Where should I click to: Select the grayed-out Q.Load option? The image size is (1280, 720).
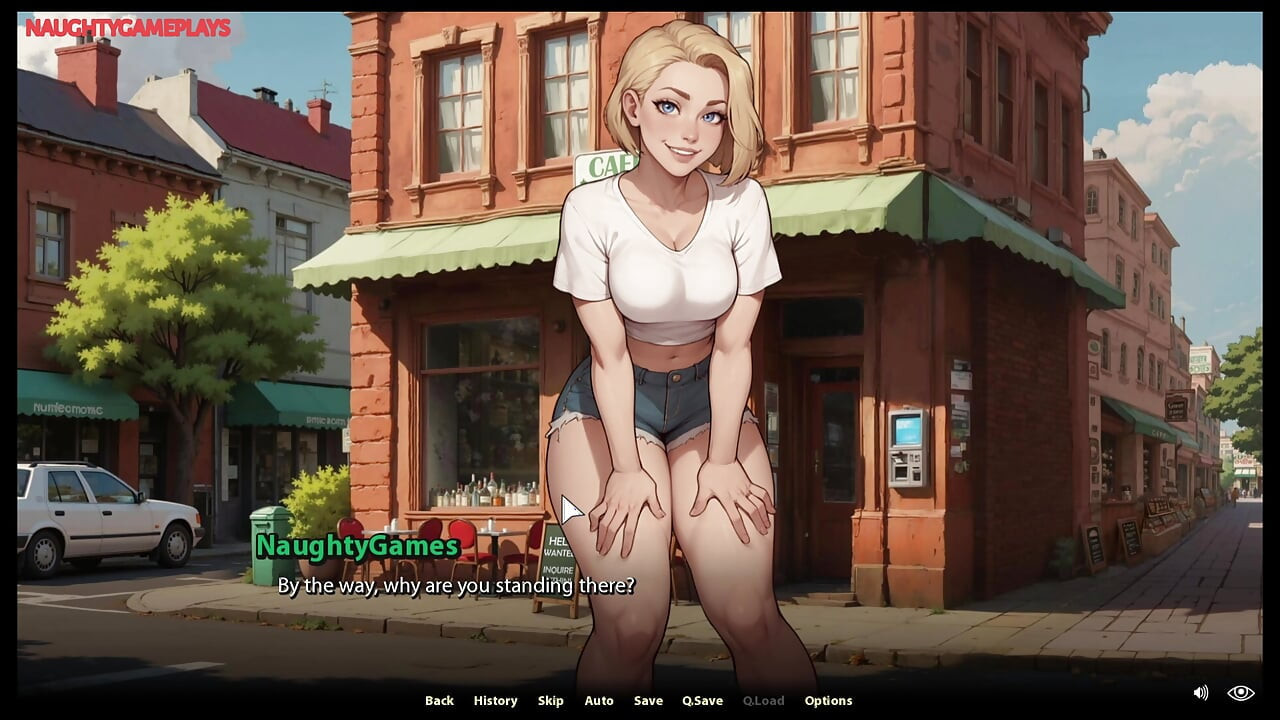point(762,700)
